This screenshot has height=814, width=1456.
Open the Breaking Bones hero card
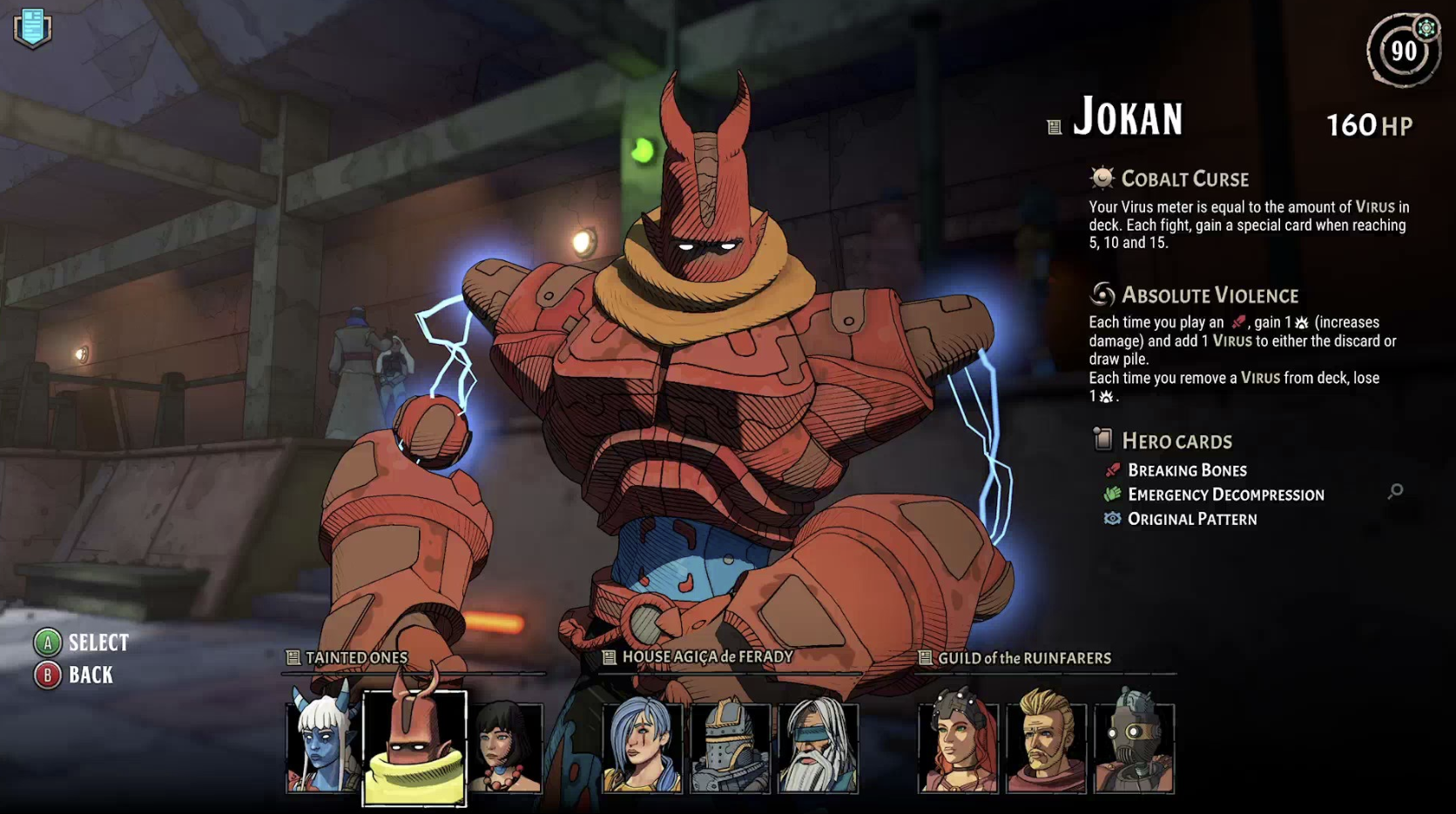1187,470
